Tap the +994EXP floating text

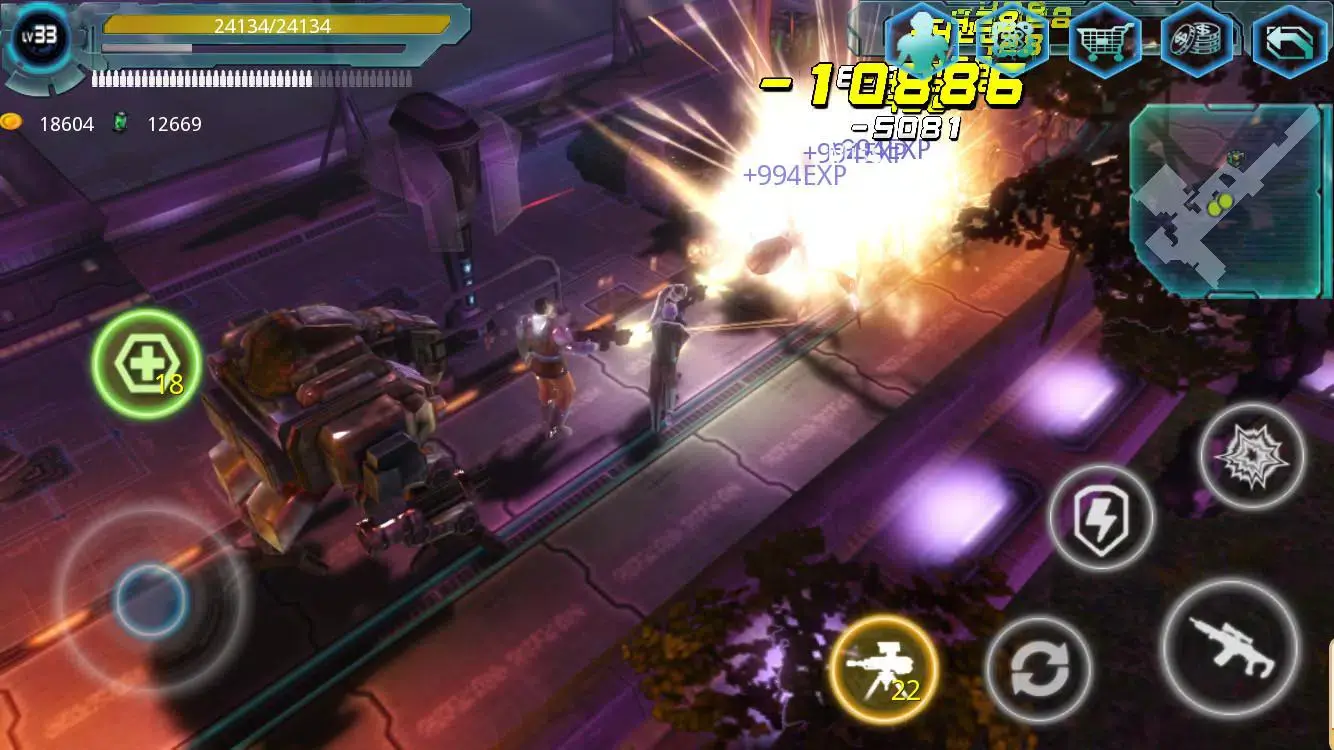[x=794, y=174]
